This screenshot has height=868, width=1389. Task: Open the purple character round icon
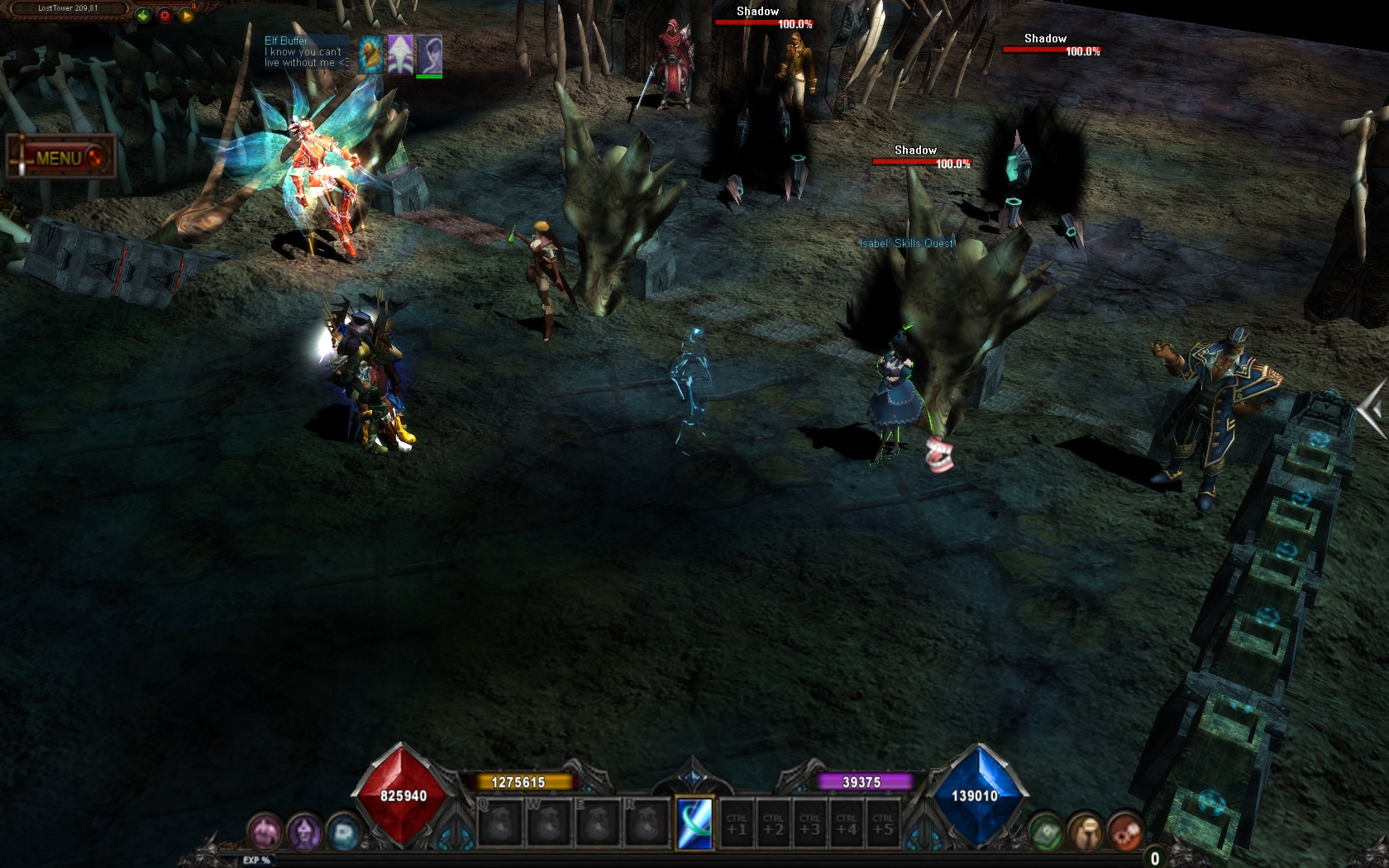(304, 832)
